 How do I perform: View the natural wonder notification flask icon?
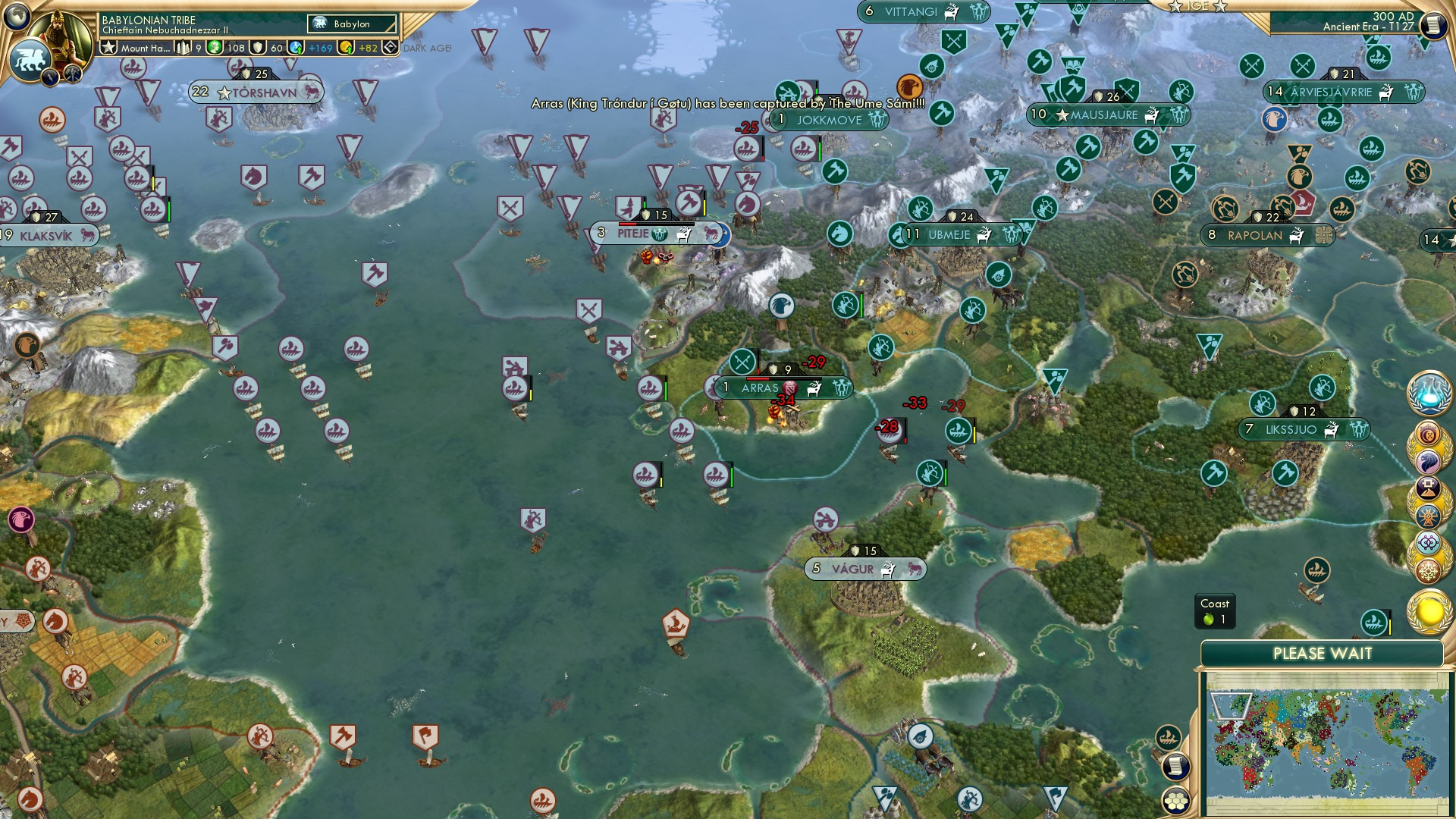click(x=1429, y=392)
